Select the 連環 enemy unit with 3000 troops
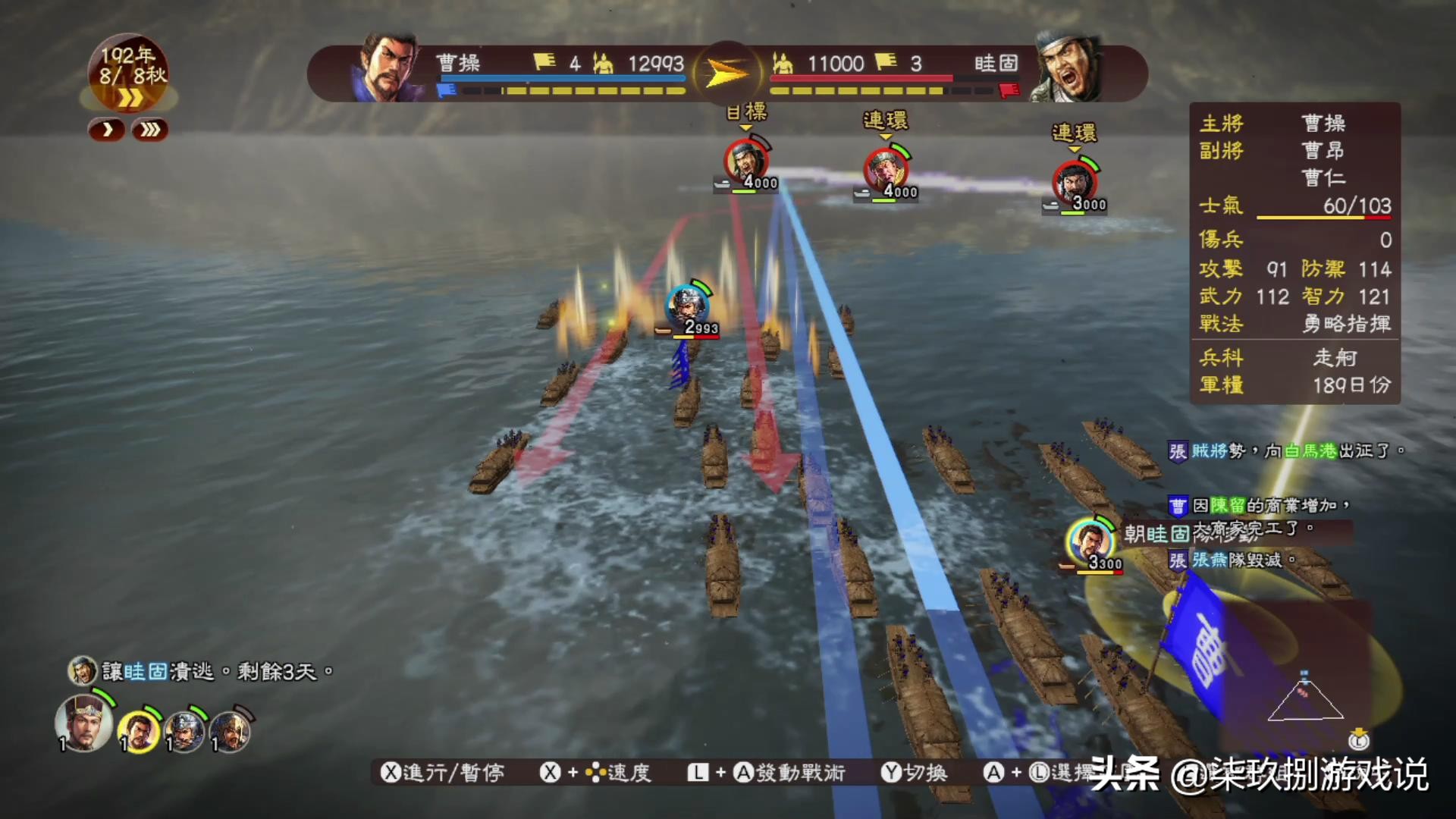This screenshot has height=819, width=1456. [x=1075, y=182]
